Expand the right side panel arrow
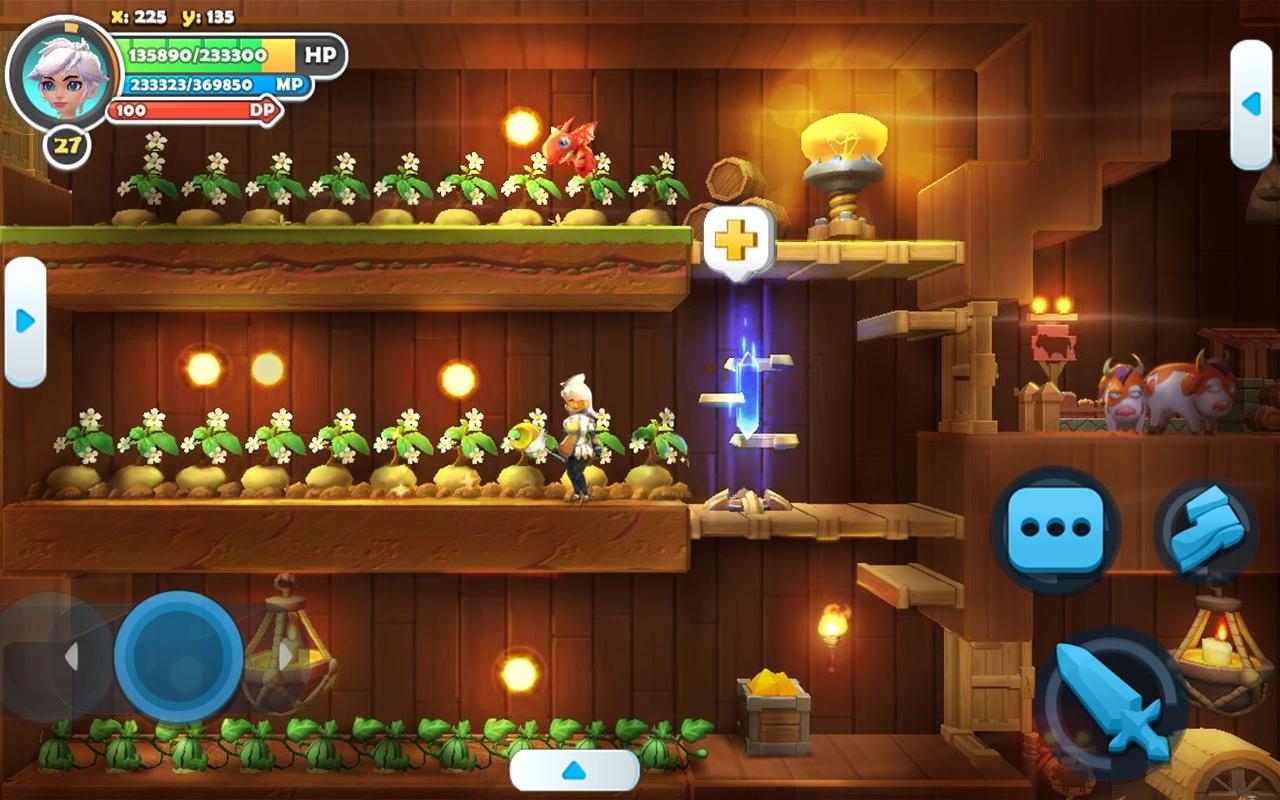Viewport: 1280px width, 800px height. point(1250,104)
